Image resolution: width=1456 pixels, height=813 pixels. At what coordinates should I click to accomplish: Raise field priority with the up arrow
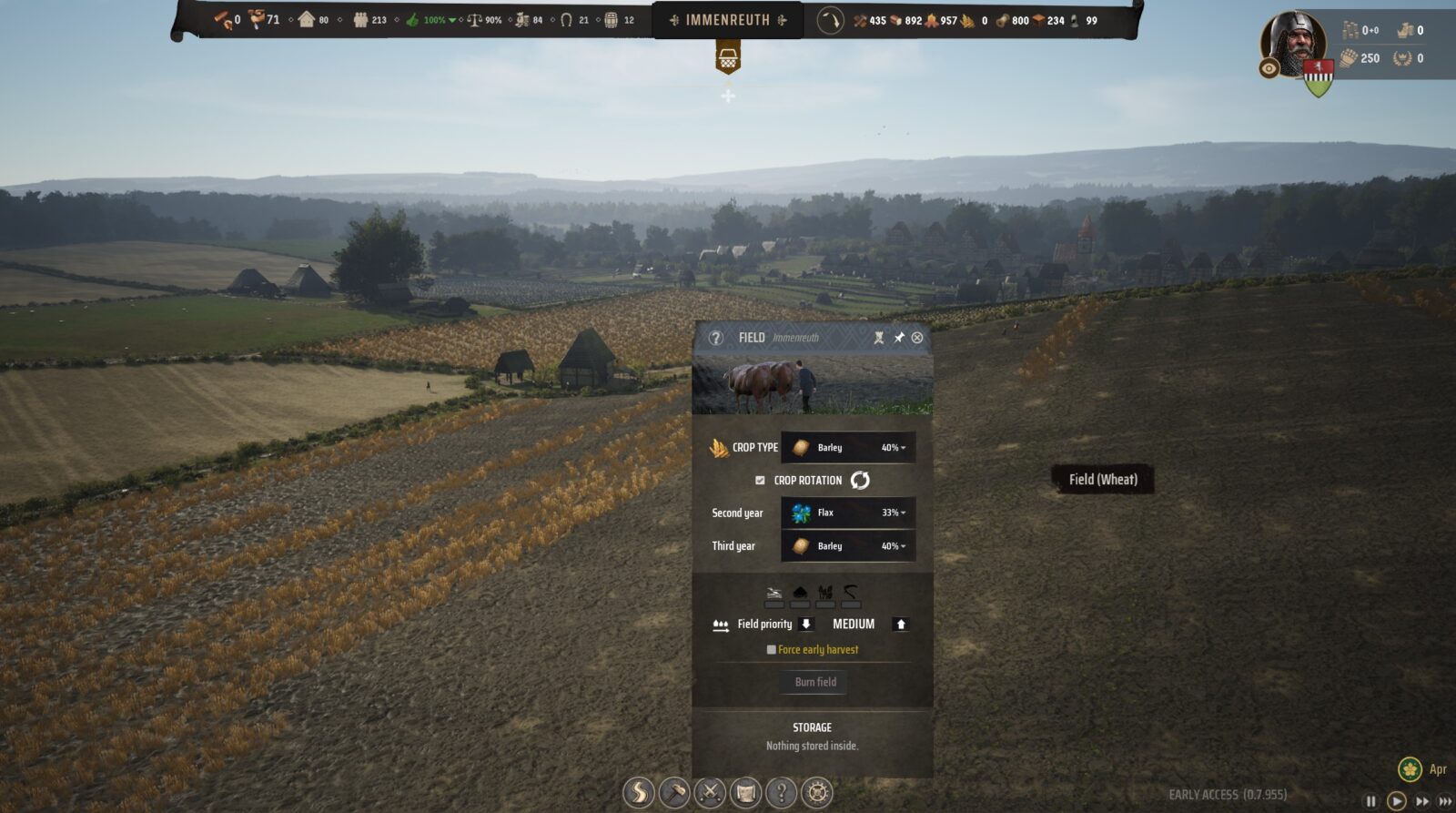(x=901, y=624)
